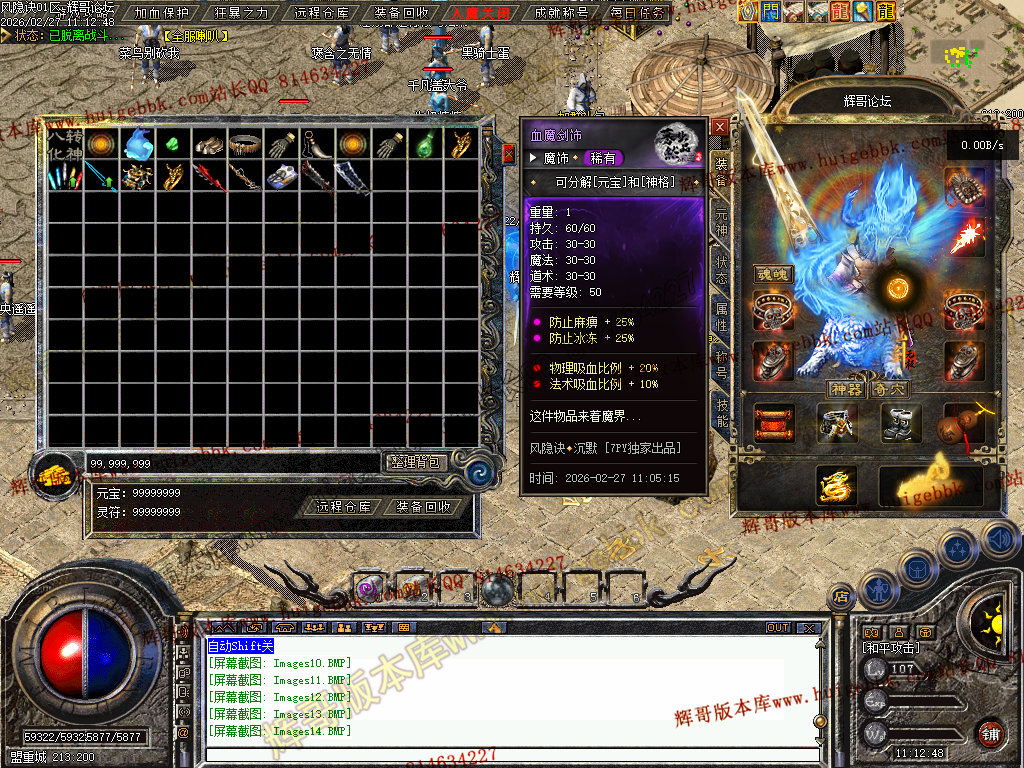Screen dimensions: 1024x768
Task: Show the 技能 skills tab
Action: click(x=721, y=411)
